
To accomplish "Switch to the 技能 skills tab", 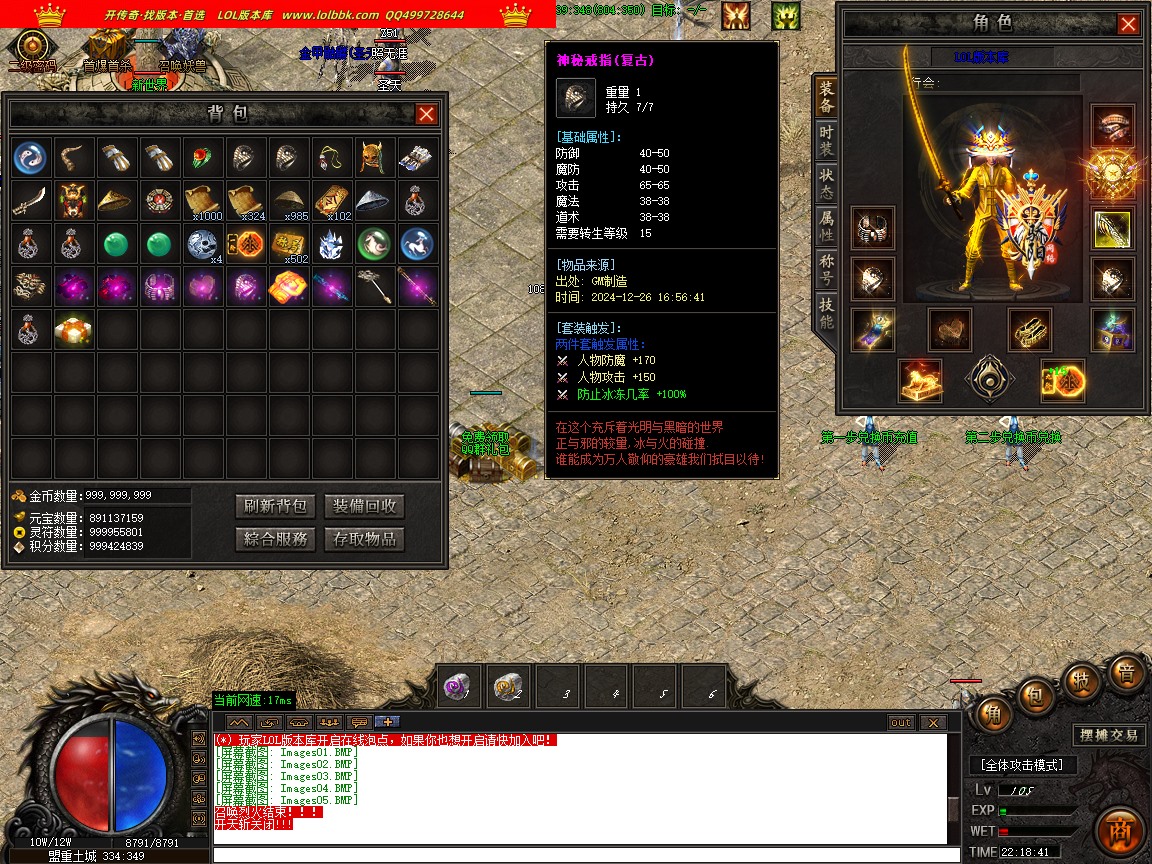I will coord(826,313).
